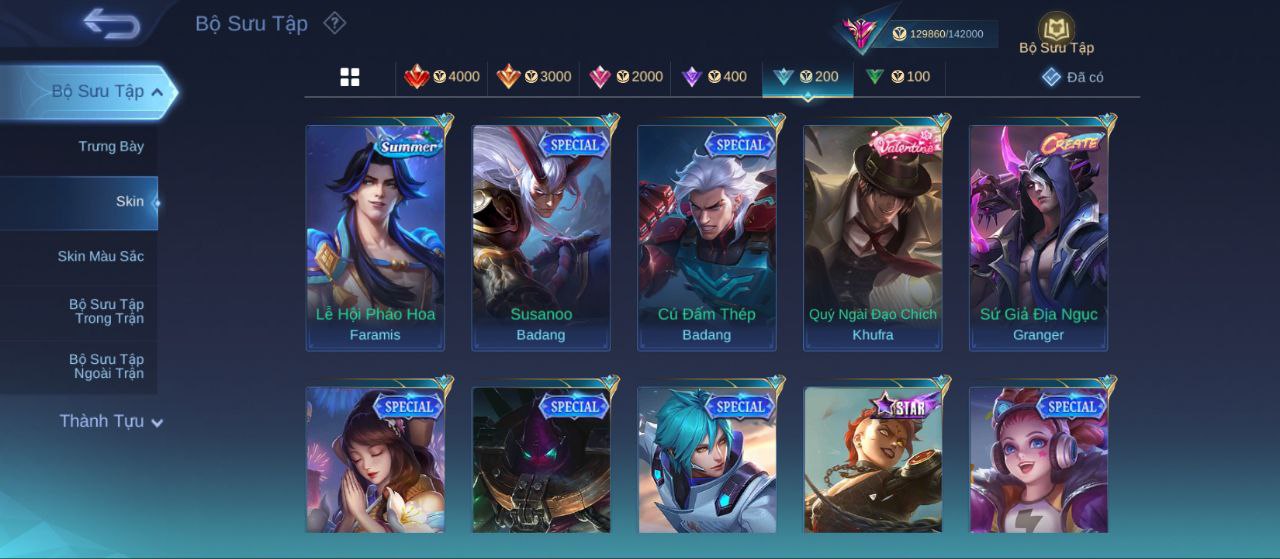Go back using the arrow button
This screenshot has width=1280, height=559.
pyautogui.click(x=111, y=23)
